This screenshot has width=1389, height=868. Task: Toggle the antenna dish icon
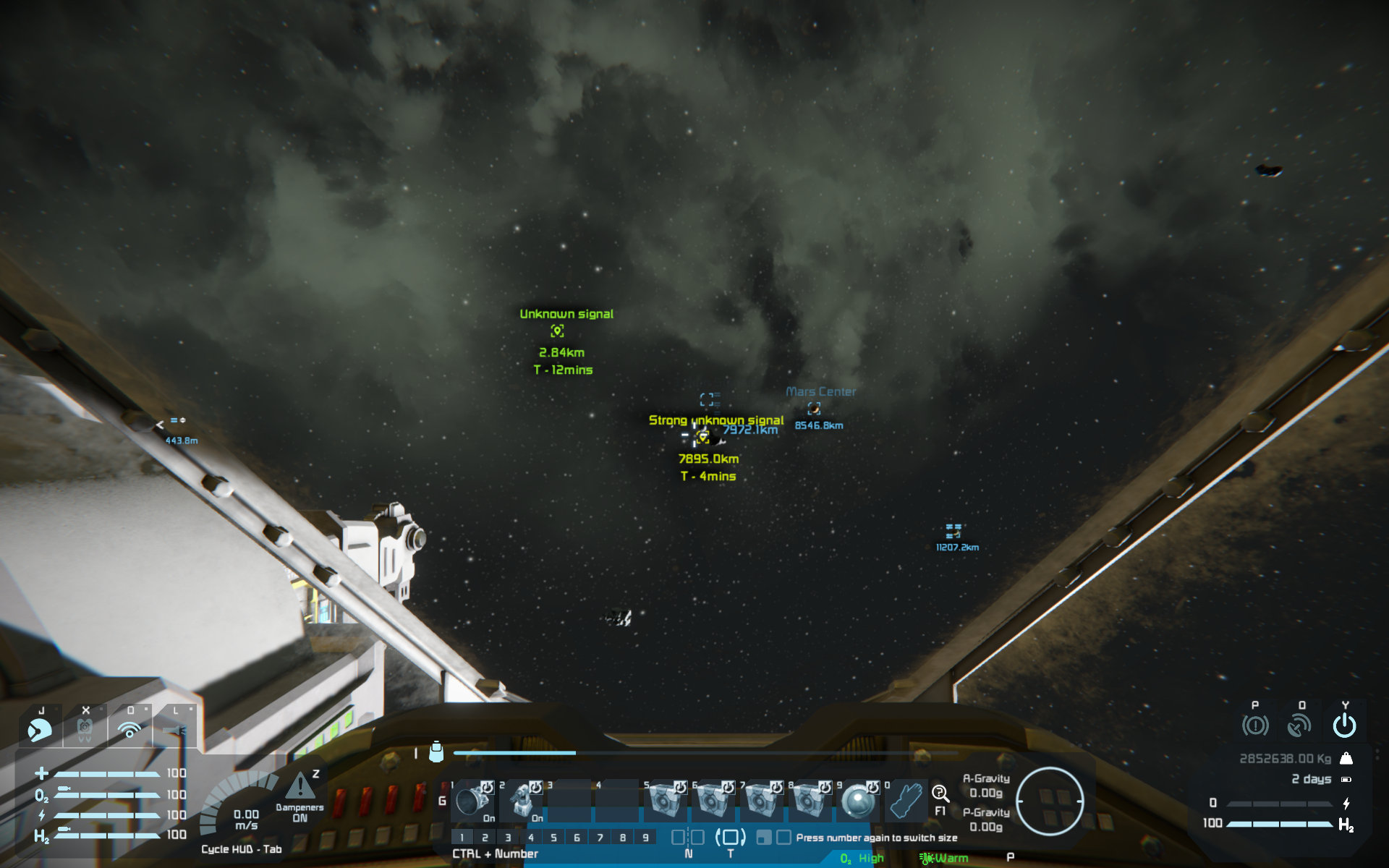(1300, 725)
